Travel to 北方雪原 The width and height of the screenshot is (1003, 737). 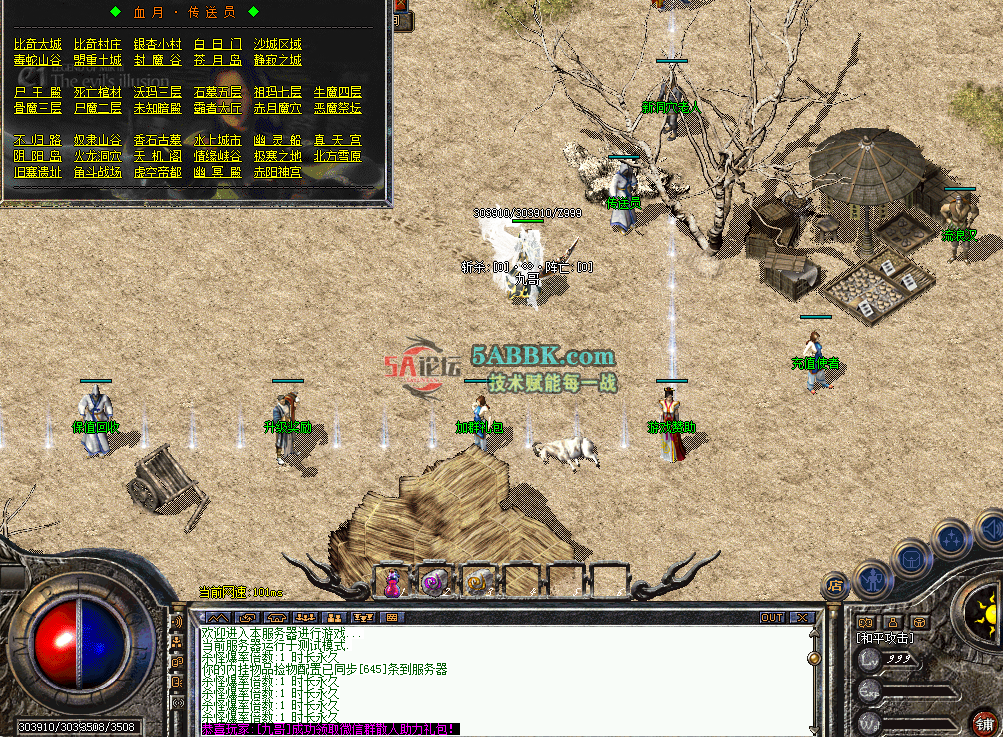pyautogui.click(x=338, y=156)
